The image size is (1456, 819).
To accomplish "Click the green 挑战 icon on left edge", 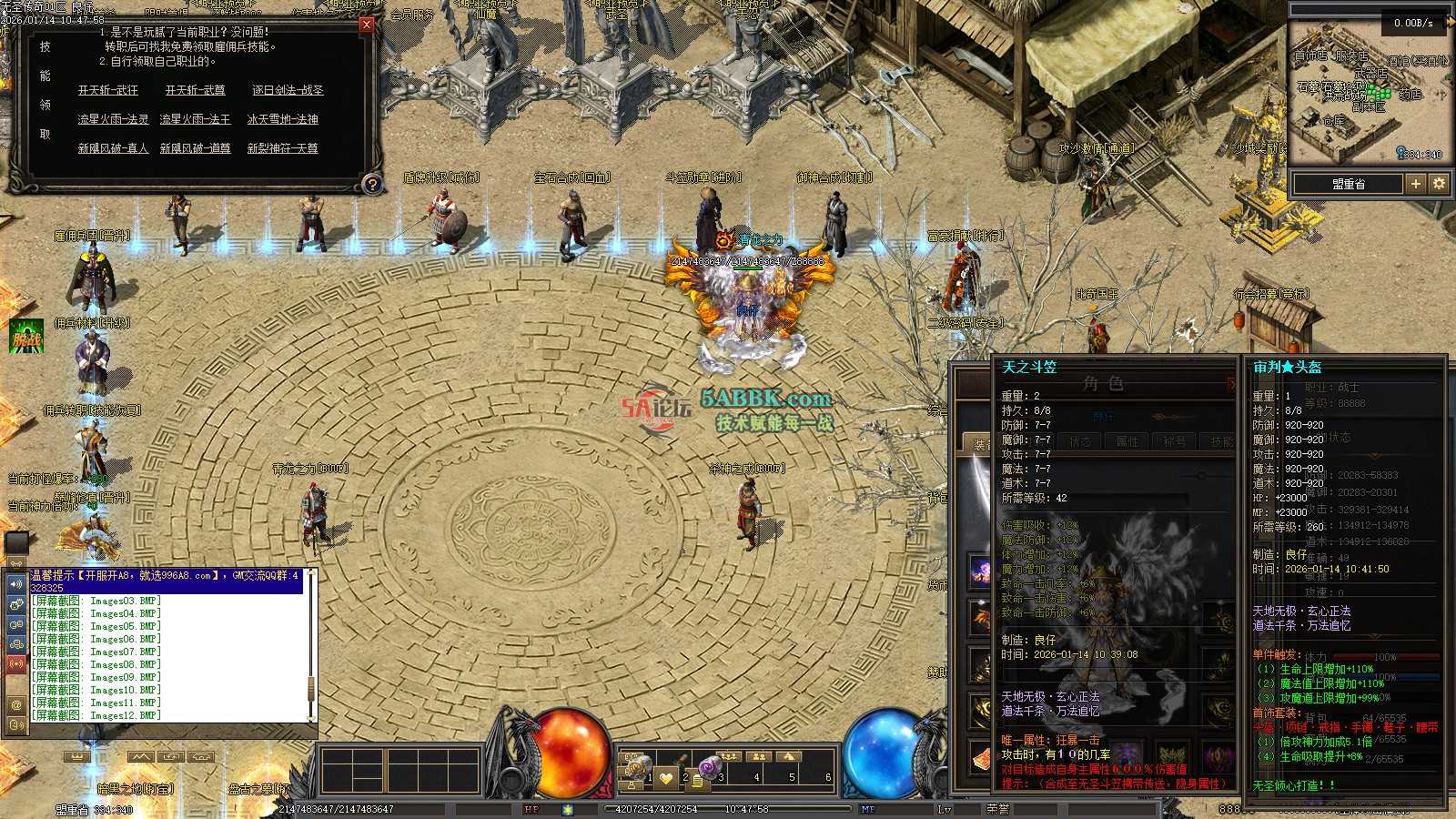I will (x=26, y=338).
